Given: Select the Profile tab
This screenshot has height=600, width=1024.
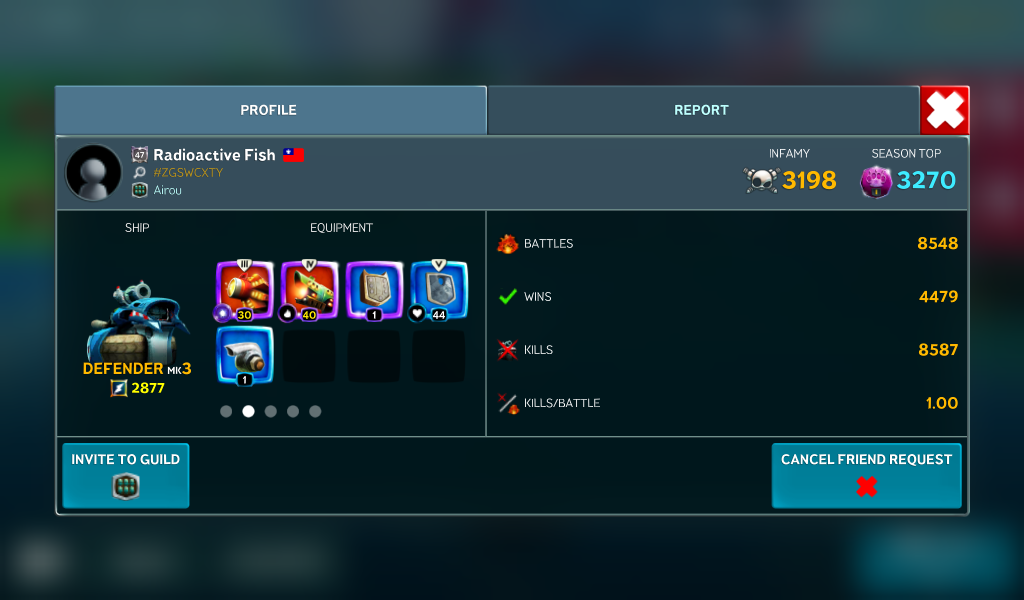Looking at the screenshot, I should point(269,110).
